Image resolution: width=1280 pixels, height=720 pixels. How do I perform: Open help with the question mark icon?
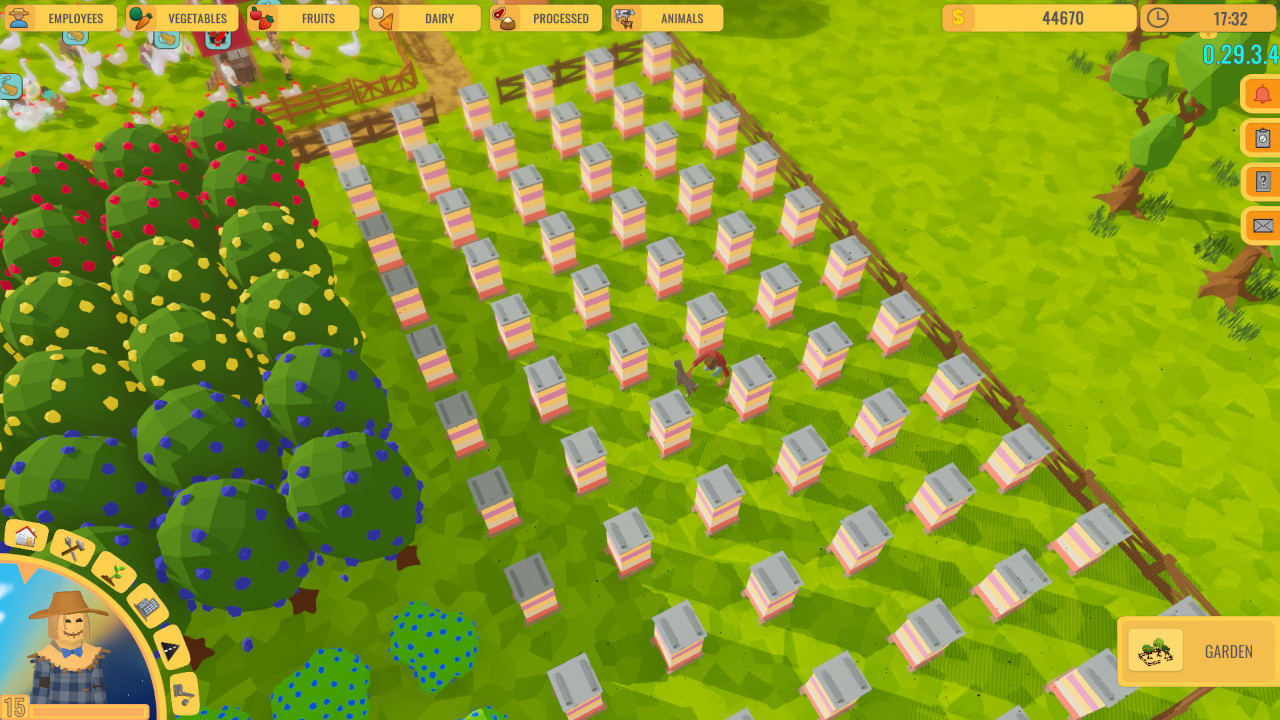coord(1261,181)
